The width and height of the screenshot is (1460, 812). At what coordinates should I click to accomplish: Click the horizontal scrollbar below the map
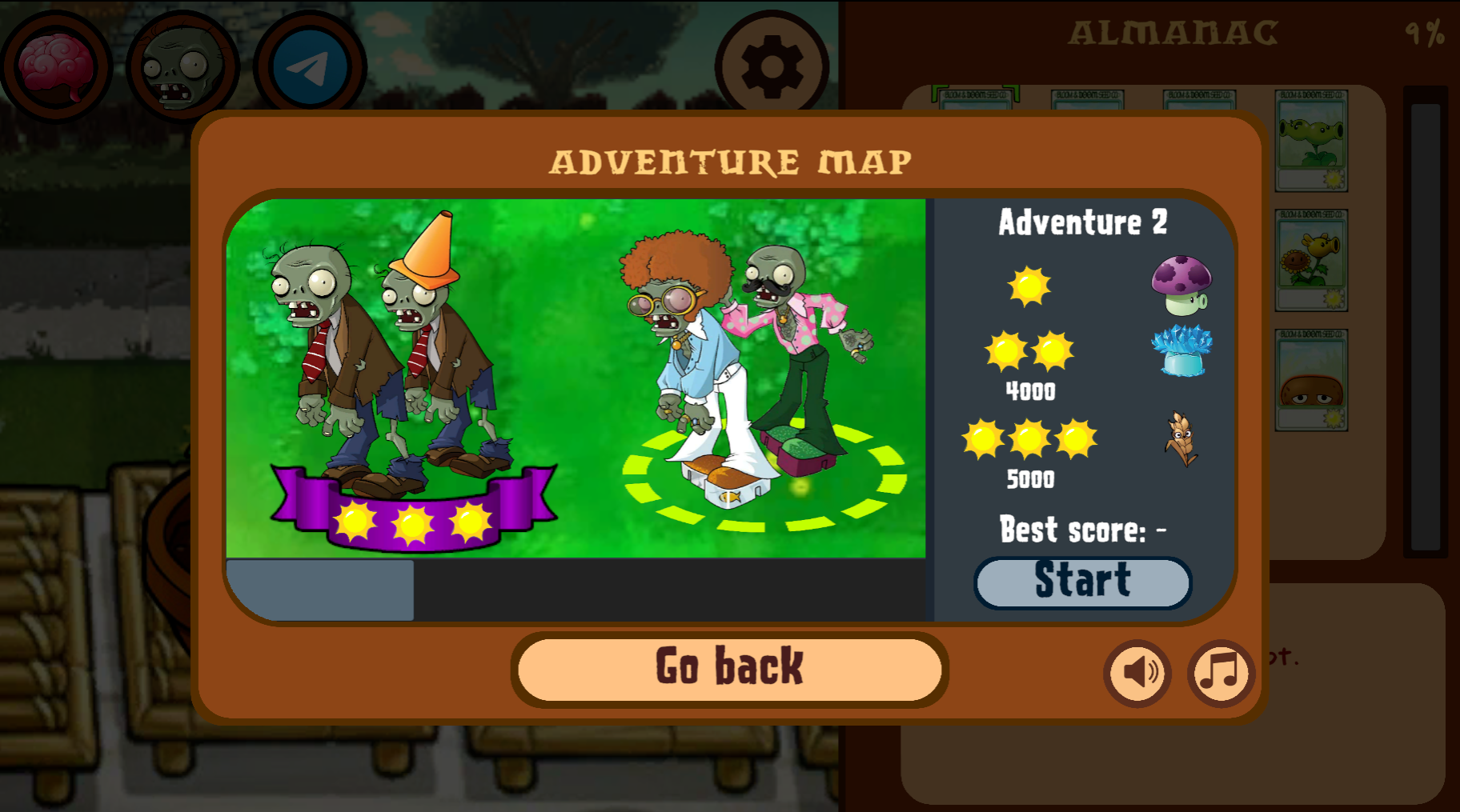point(319,590)
